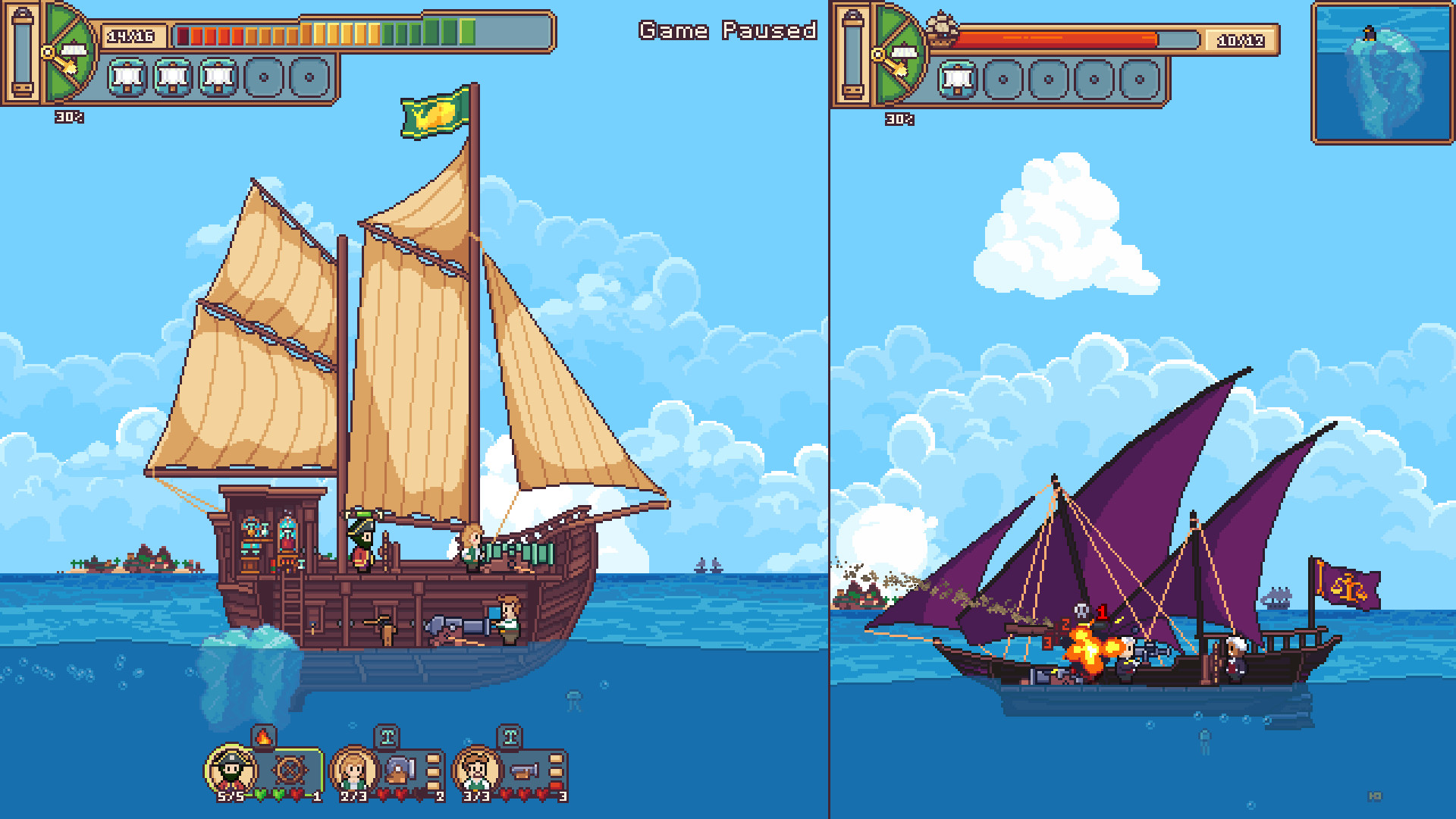Select the cannon station icon on second crew panel
This screenshot has width=1456, height=819.
400,770
